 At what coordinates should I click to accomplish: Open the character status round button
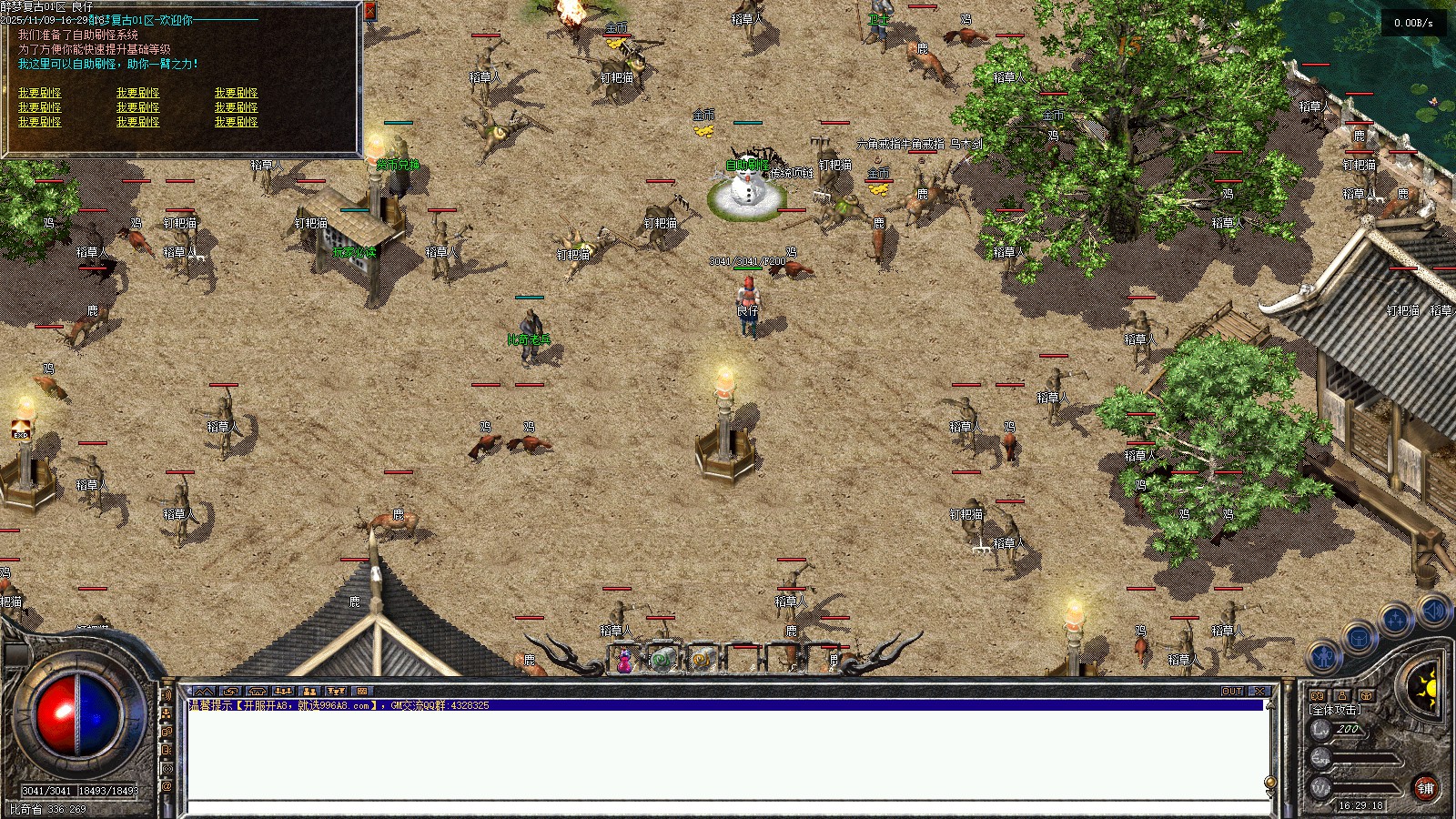pyautogui.click(x=1324, y=654)
